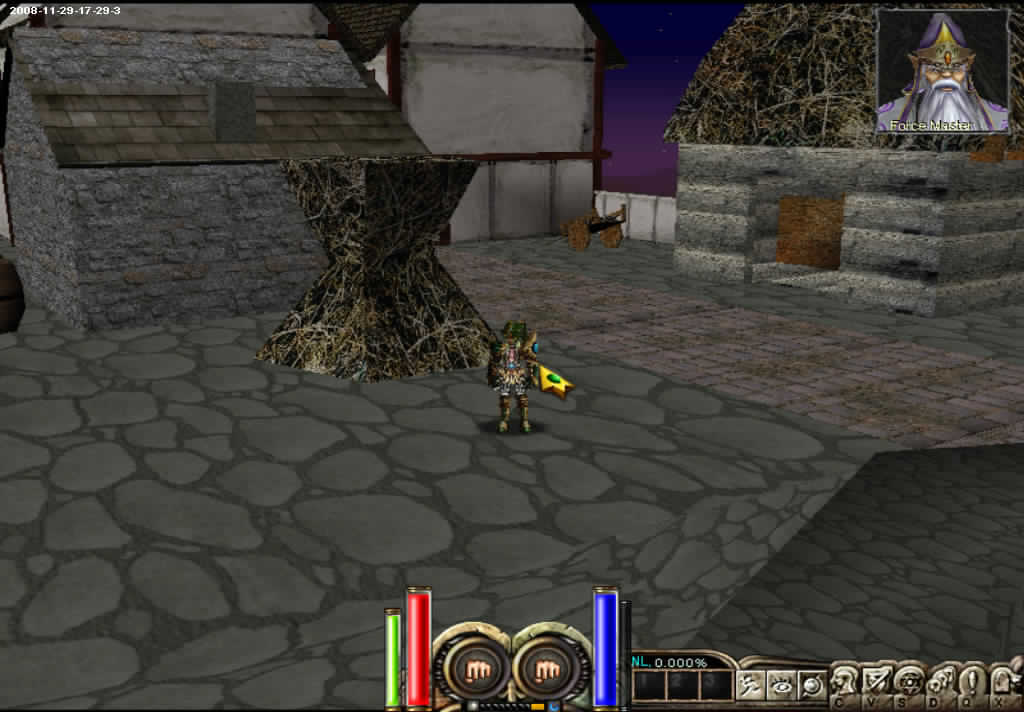Toggle the running figure icon
1024x712 pixels.
point(750,685)
